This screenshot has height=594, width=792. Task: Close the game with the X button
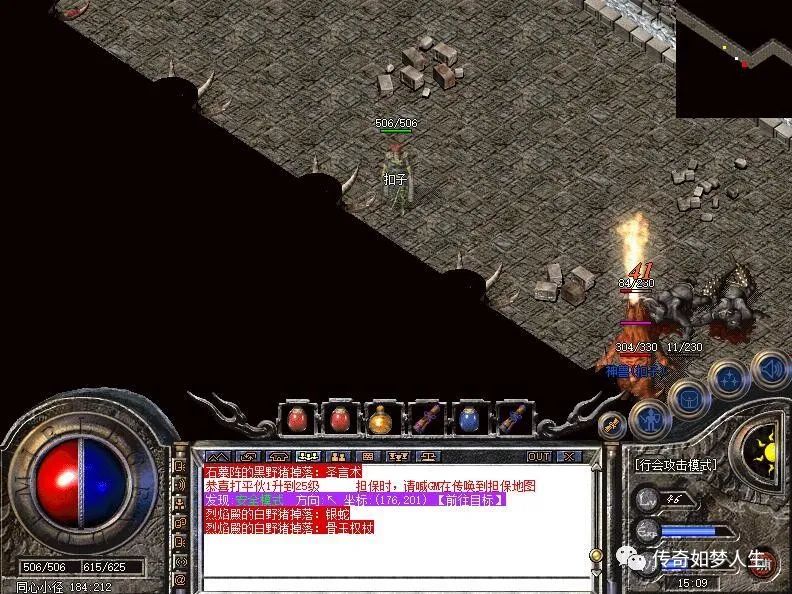point(570,456)
